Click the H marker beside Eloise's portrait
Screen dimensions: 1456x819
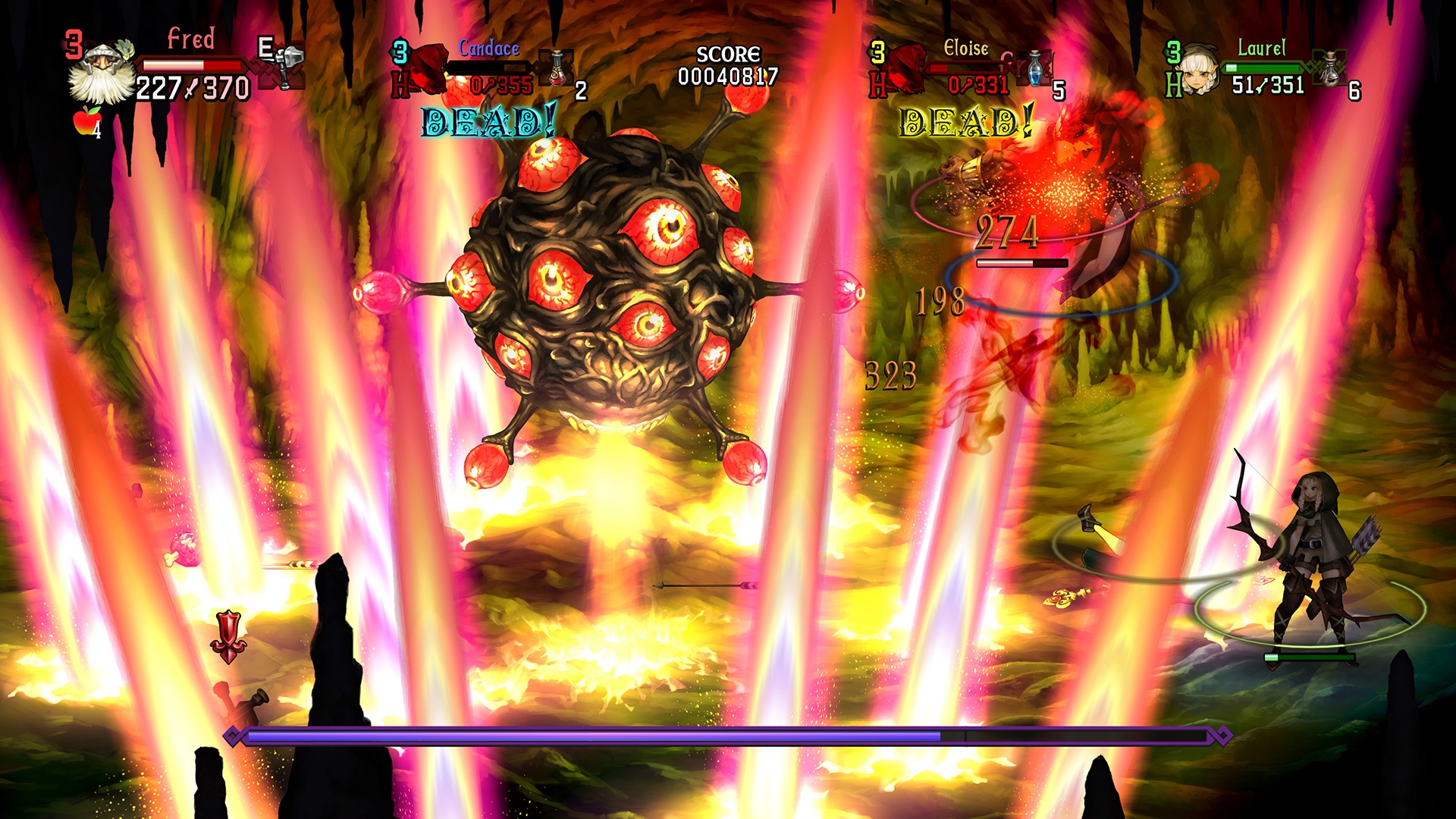880,85
